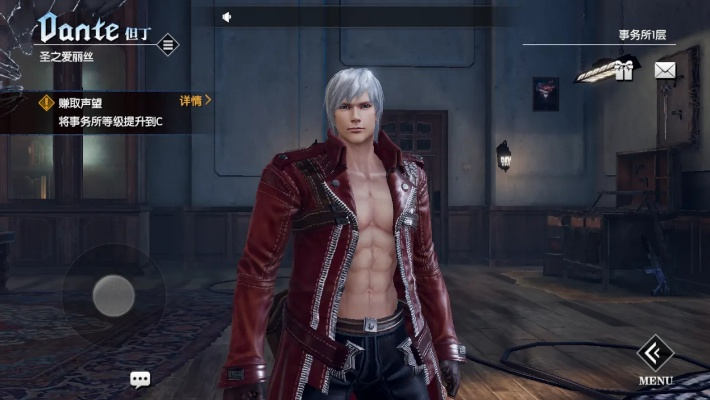Screen dimensions: 710x400
Task: Tap the virtual joystick knob
Action: pyautogui.click(x=113, y=295)
